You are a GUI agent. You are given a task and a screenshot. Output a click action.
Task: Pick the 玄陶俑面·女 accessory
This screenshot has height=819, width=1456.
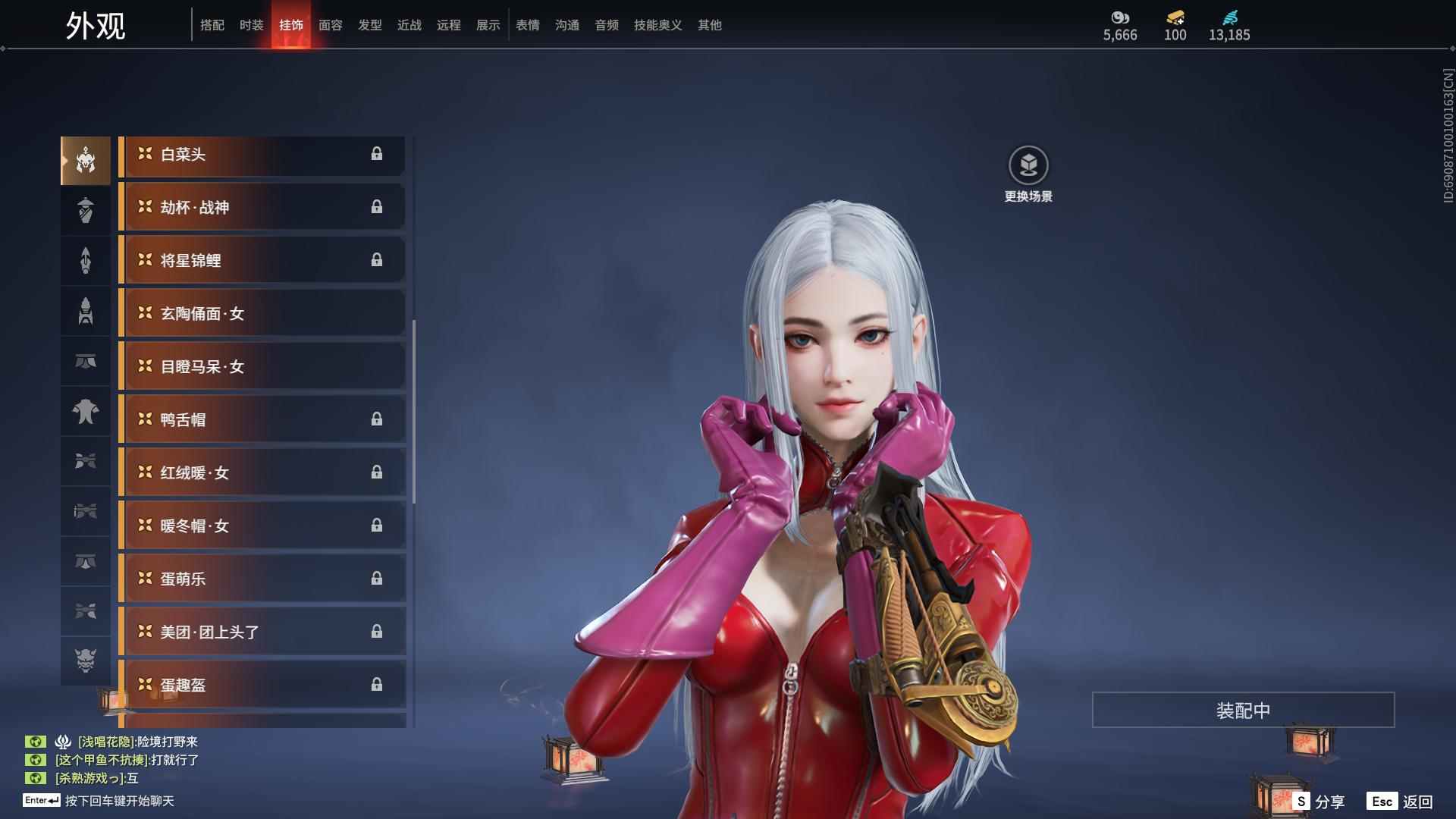coord(262,314)
